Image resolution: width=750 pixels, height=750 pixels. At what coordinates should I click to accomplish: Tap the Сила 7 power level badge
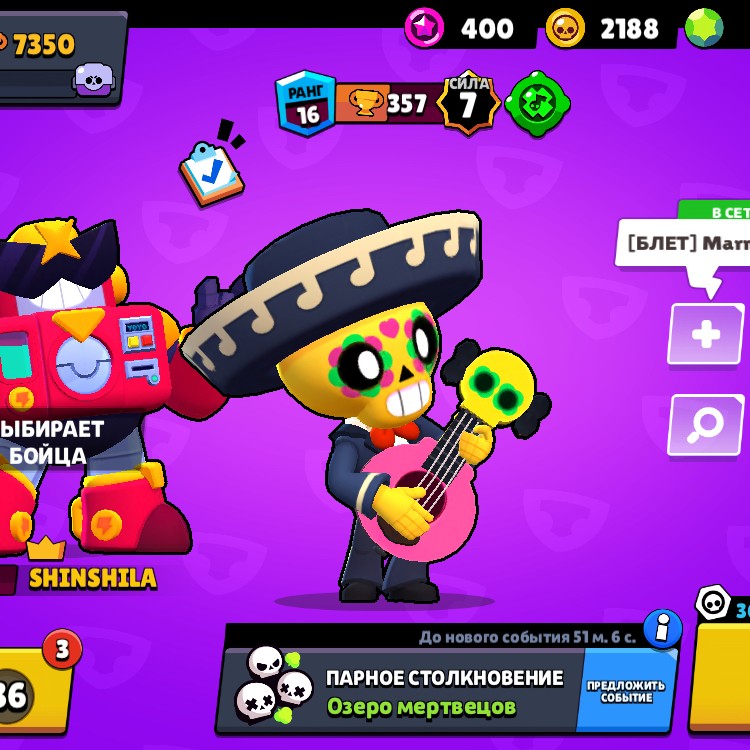pyautogui.click(x=468, y=103)
